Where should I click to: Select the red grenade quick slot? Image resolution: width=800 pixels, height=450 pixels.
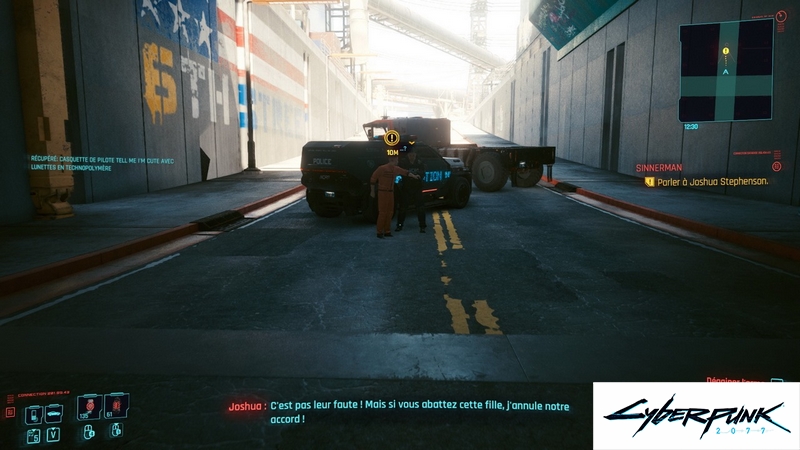pos(88,406)
